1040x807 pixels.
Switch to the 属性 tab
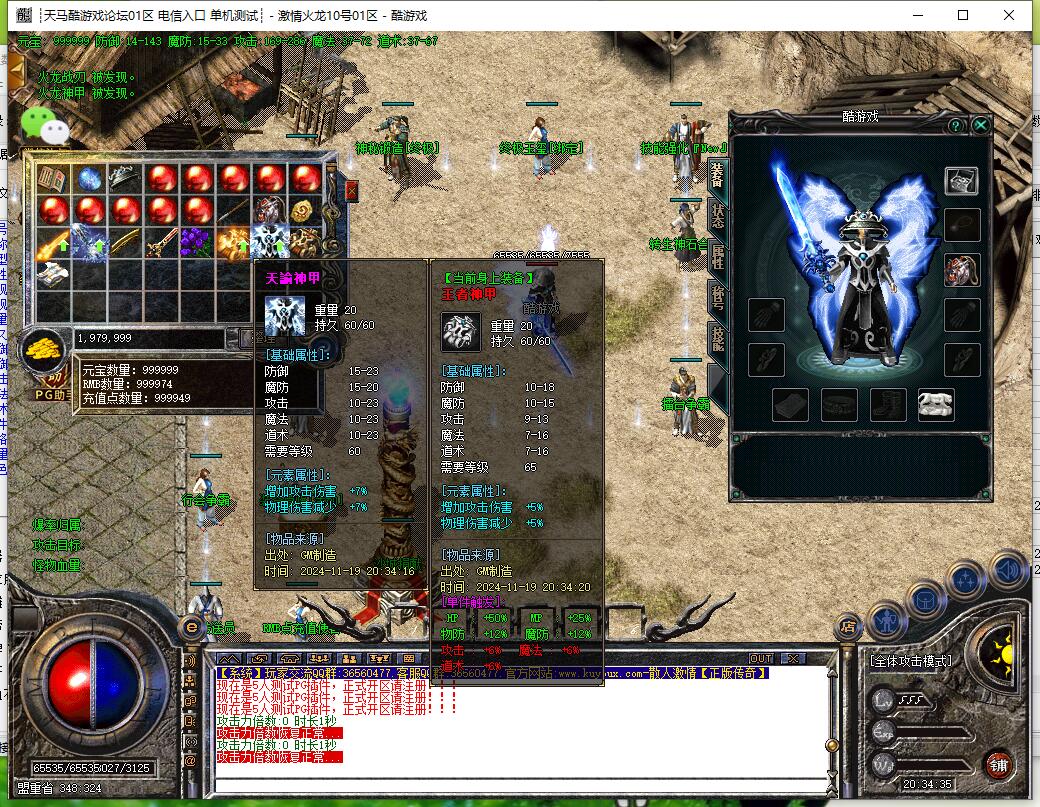(717, 256)
